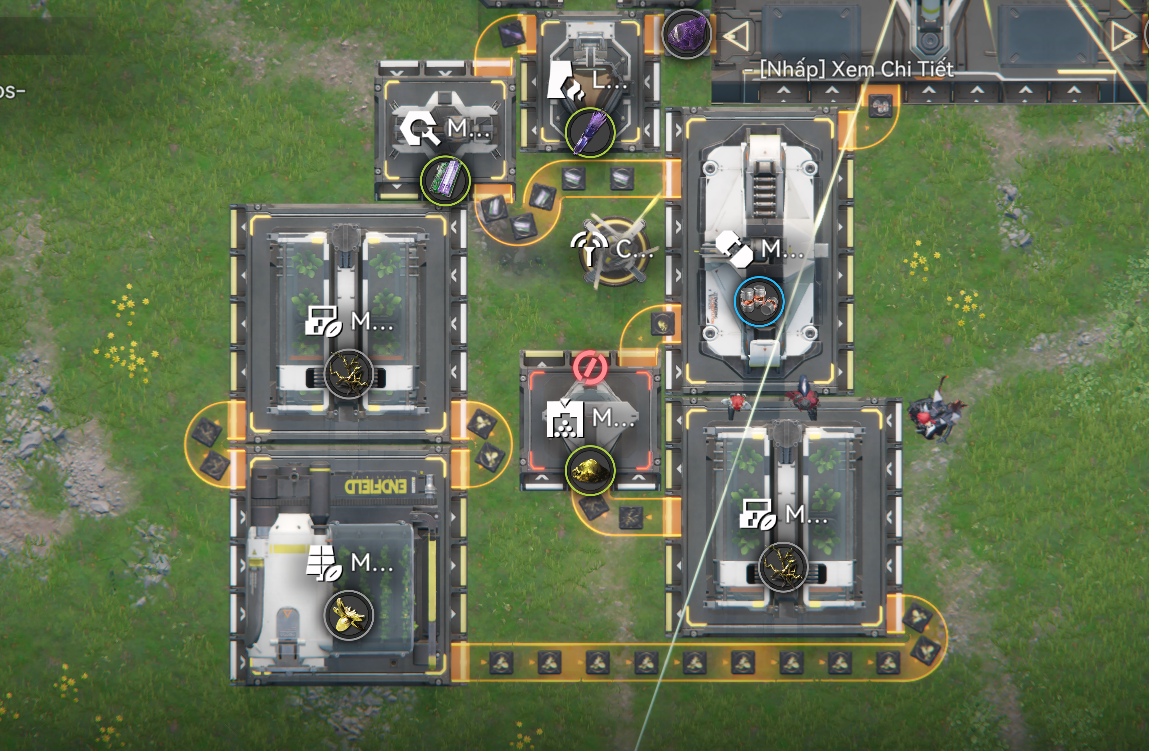Inspect the red blocked warning icon

pos(589,368)
